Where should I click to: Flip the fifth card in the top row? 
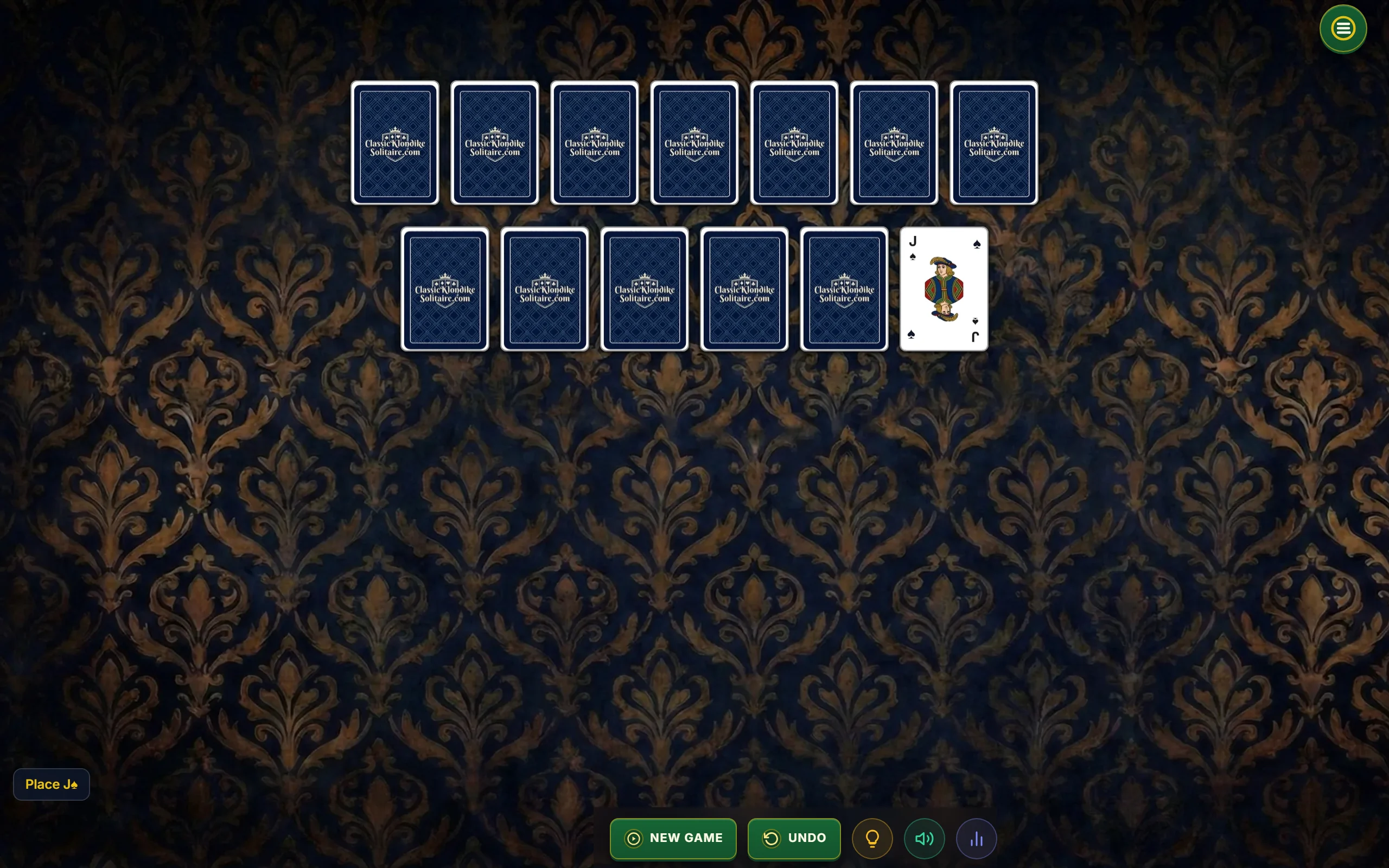tap(793, 144)
